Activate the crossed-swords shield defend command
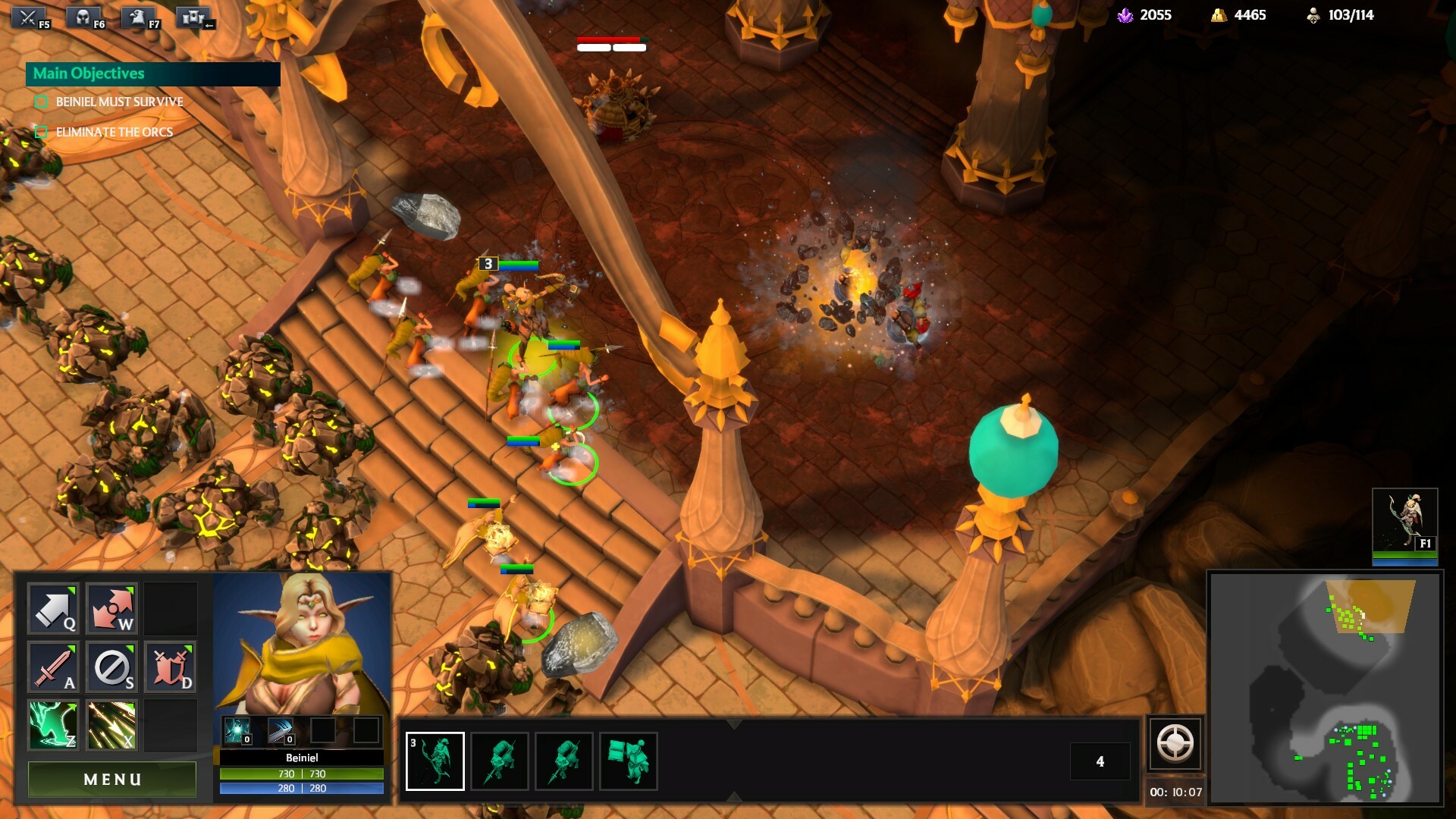Screen dimensions: 1456x819 point(170,667)
